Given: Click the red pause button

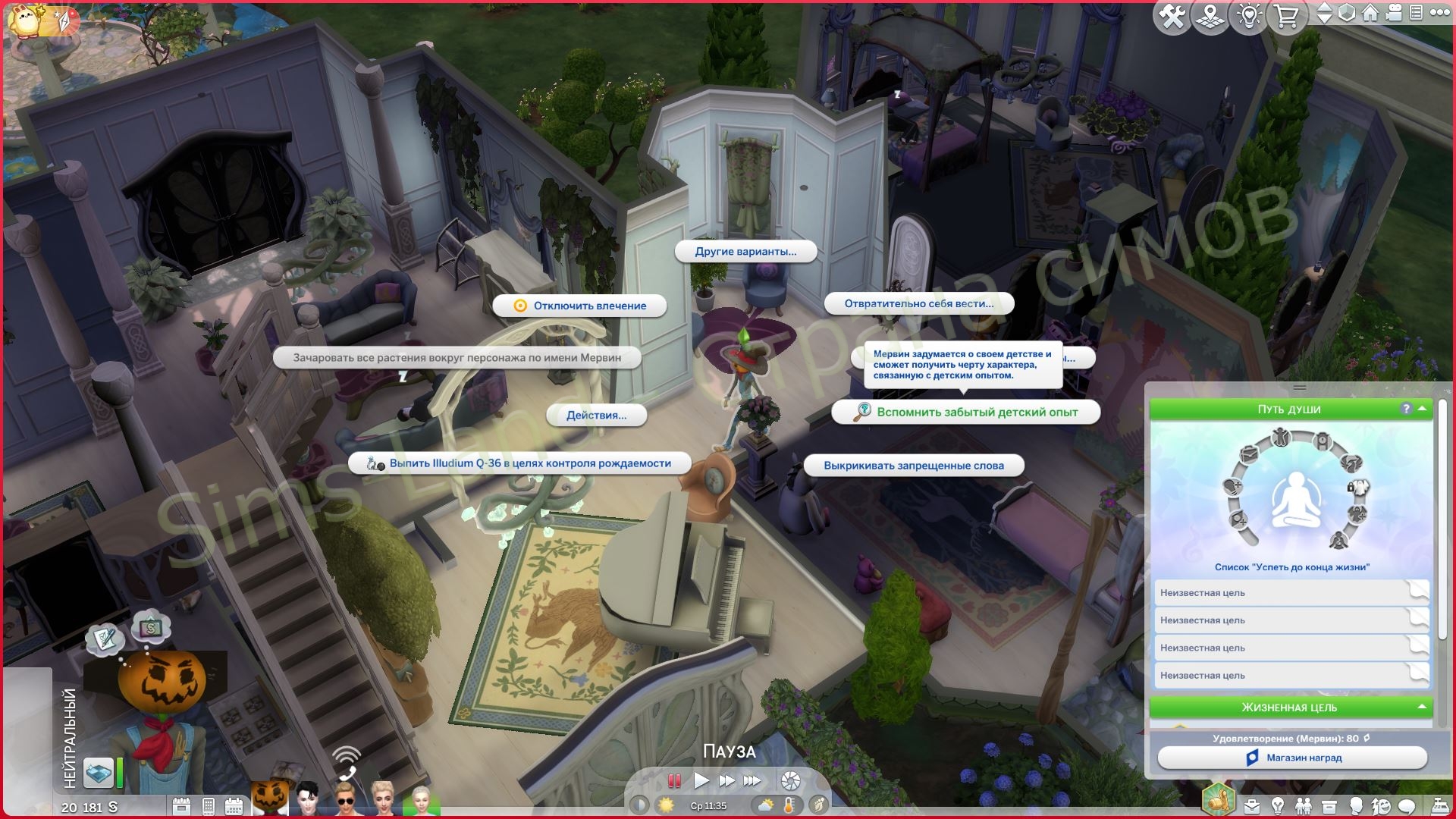Looking at the screenshot, I should tap(673, 780).
